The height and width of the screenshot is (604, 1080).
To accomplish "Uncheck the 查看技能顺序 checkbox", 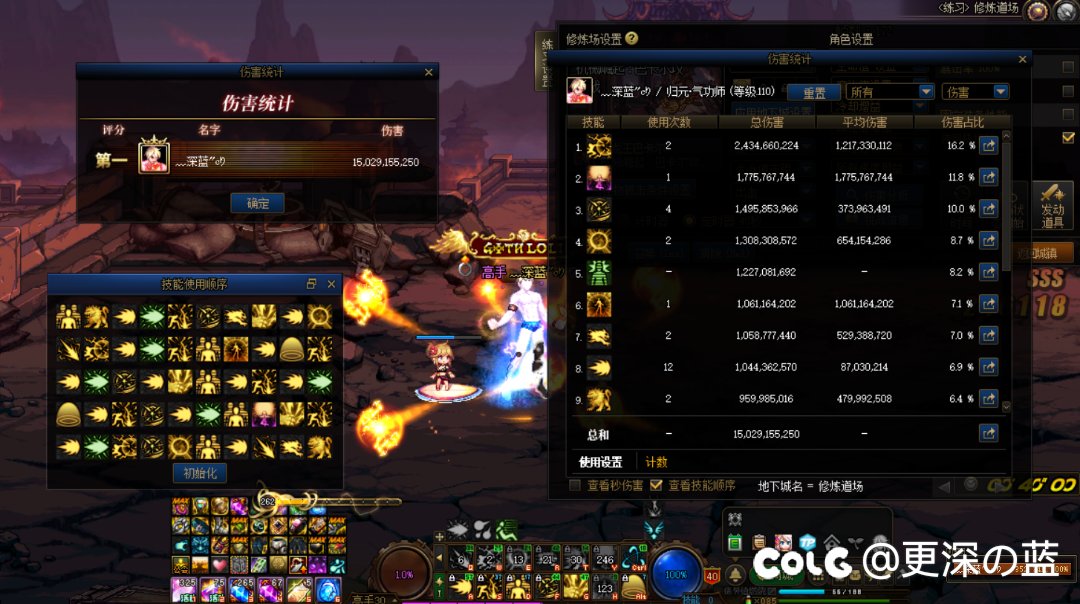I will 657,486.
